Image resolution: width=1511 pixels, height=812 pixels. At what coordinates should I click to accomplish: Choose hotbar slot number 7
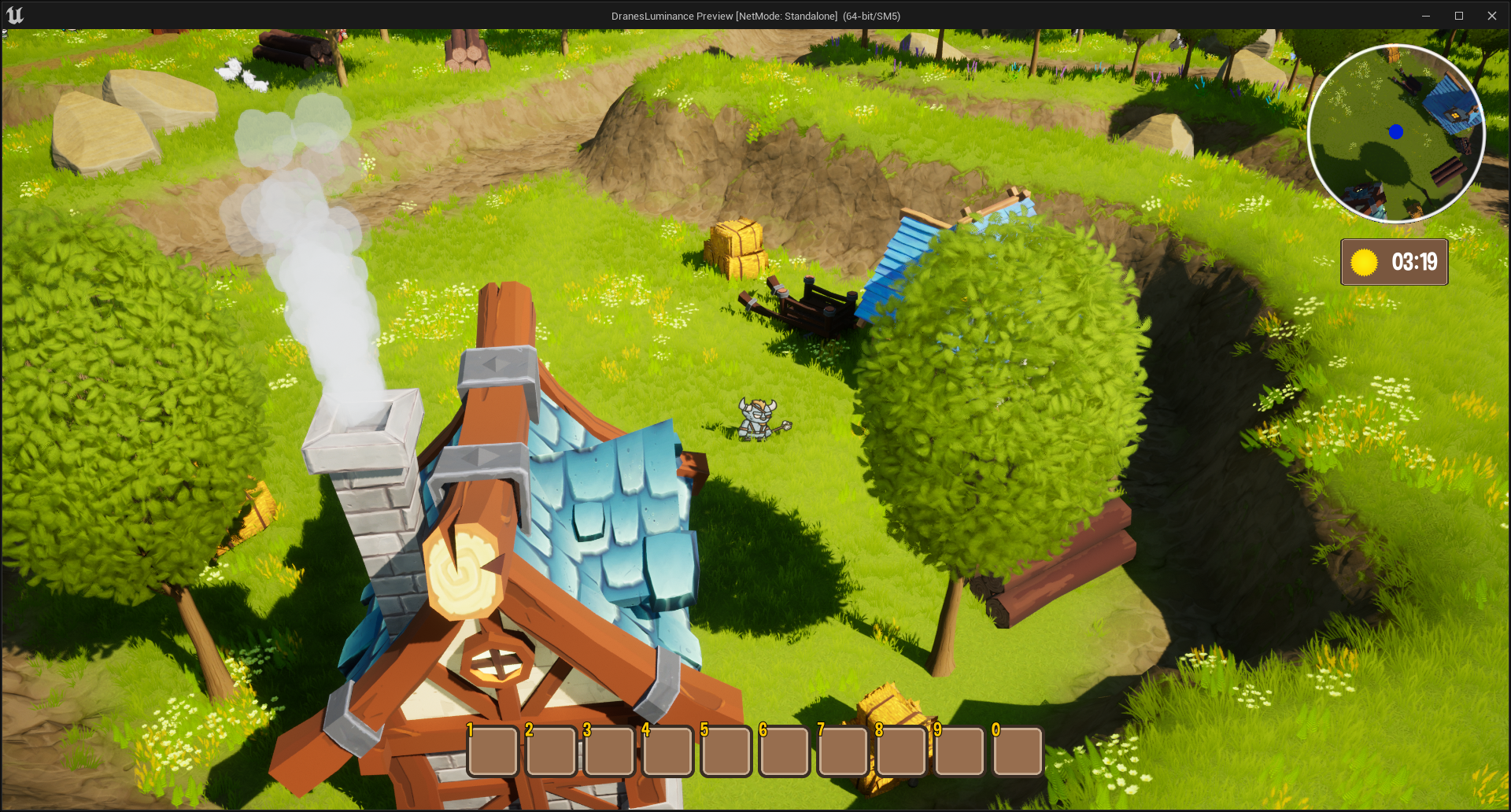(843, 751)
